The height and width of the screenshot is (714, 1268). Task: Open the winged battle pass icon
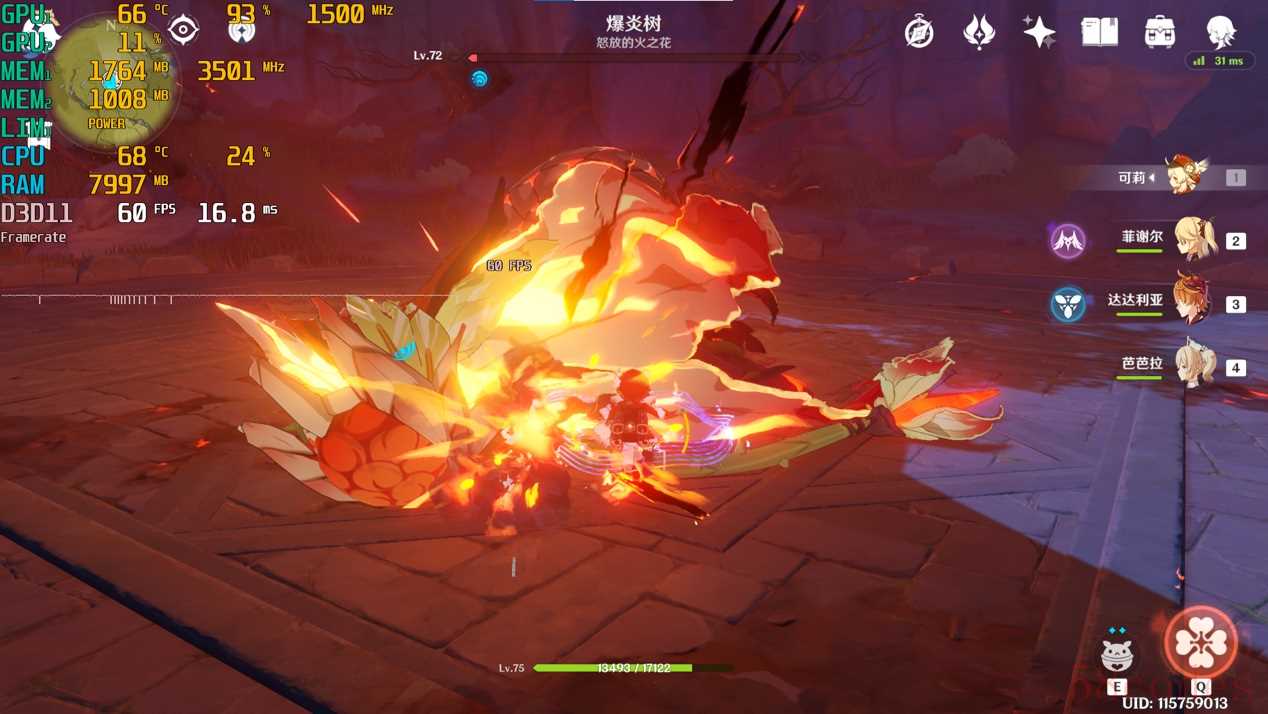coord(979,32)
